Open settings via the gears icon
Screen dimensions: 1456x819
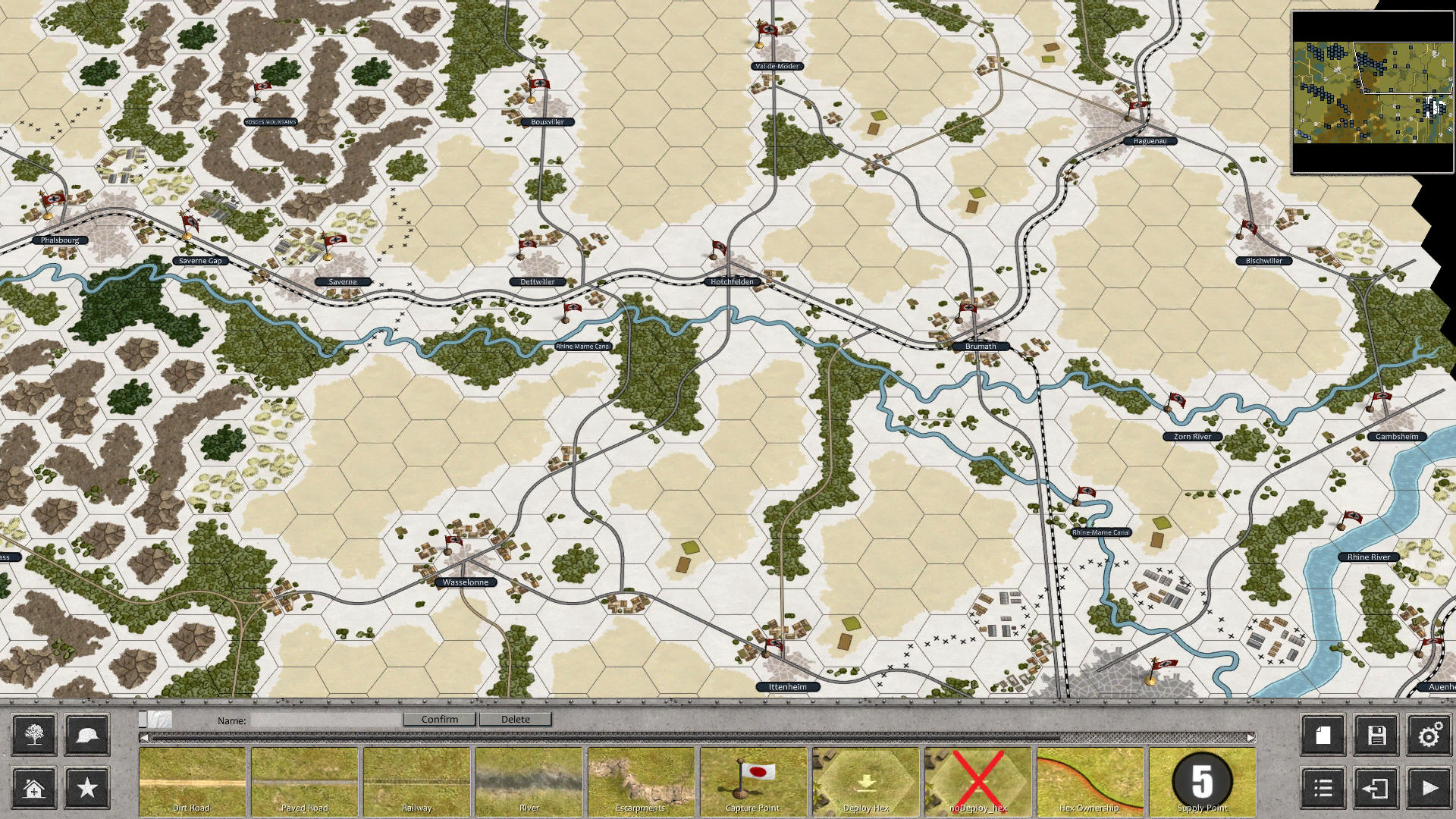[1429, 734]
